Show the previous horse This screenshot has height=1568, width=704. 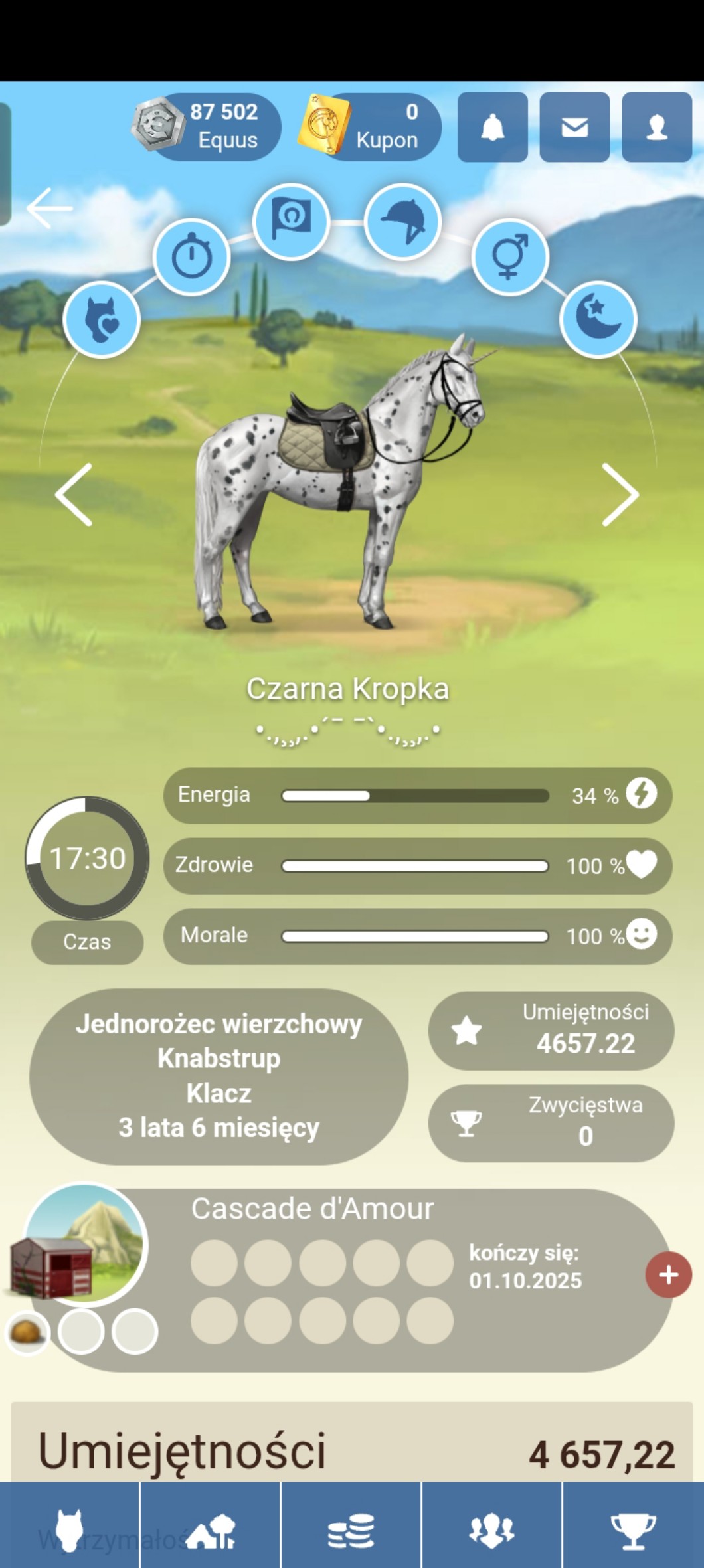point(74,495)
